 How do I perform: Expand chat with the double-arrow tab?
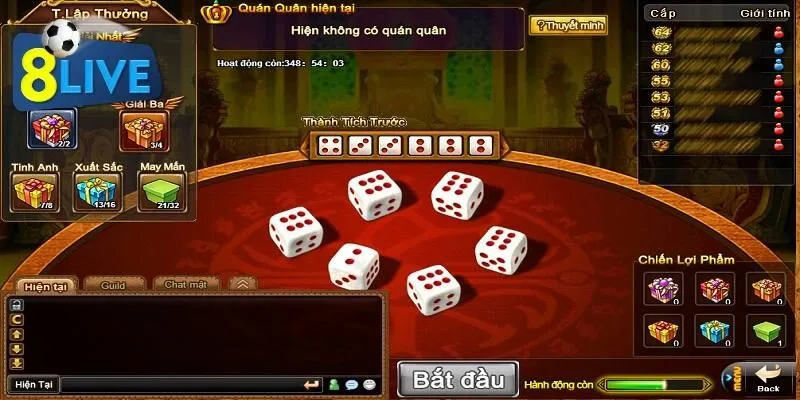[241, 285]
